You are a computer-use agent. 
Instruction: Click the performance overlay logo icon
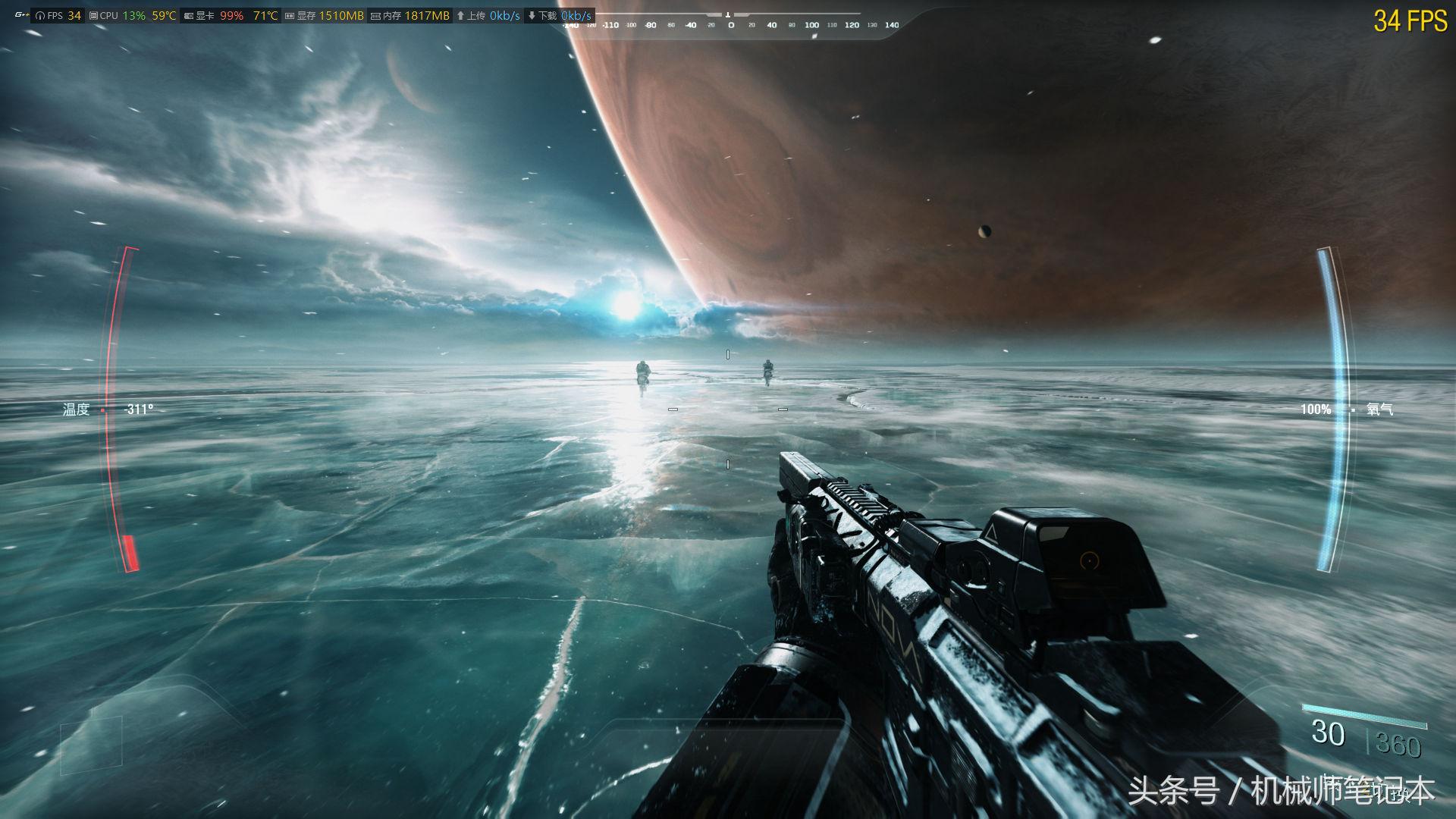click(20, 15)
